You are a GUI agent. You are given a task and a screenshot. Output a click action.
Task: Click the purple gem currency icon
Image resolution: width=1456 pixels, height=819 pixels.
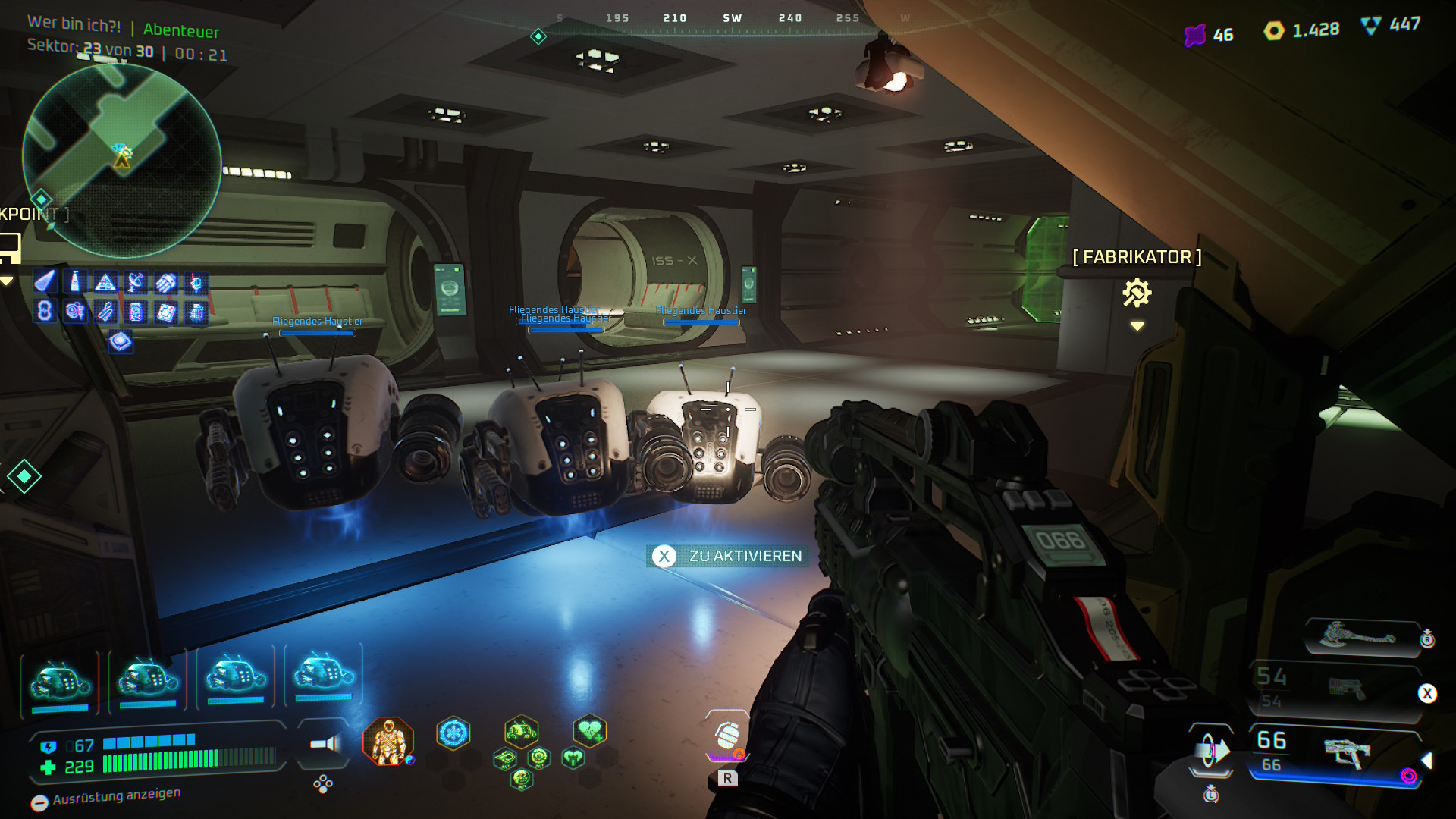1195,35
